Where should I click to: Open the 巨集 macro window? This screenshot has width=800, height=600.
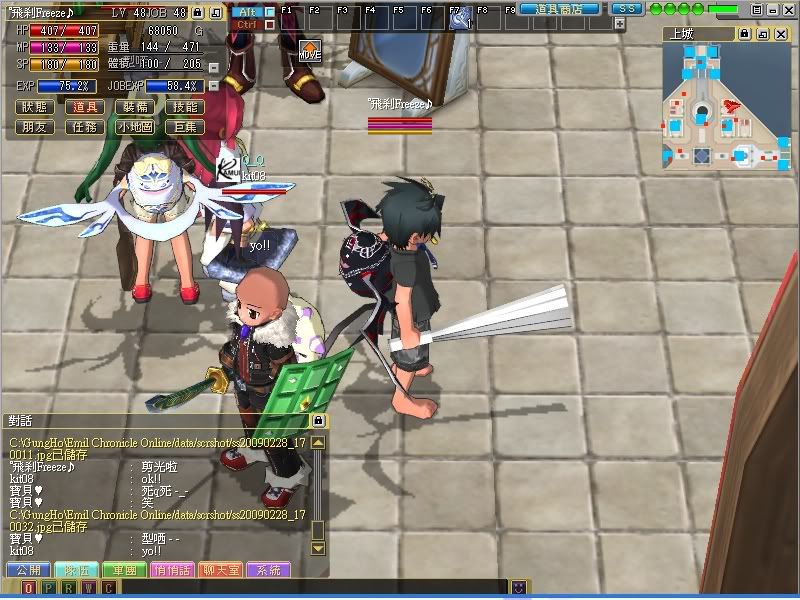tap(185, 127)
